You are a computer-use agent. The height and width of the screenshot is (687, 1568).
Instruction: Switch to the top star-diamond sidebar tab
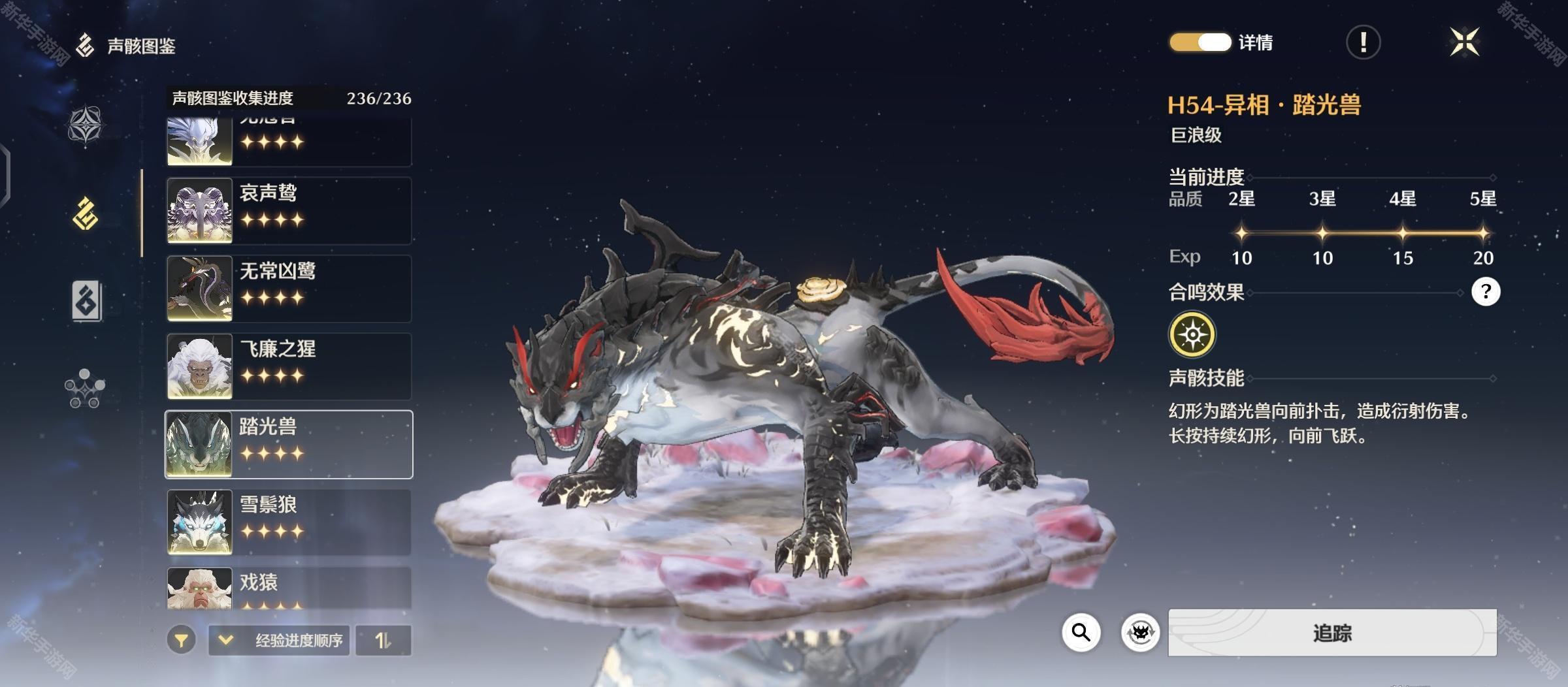(x=86, y=125)
